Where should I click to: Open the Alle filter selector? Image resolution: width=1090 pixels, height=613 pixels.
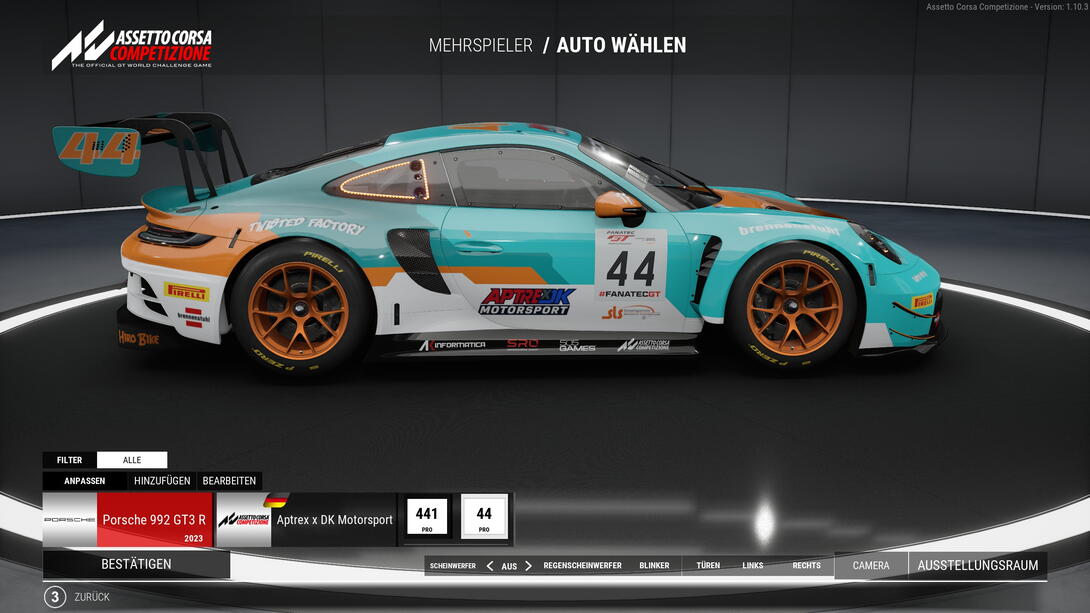(x=132, y=460)
